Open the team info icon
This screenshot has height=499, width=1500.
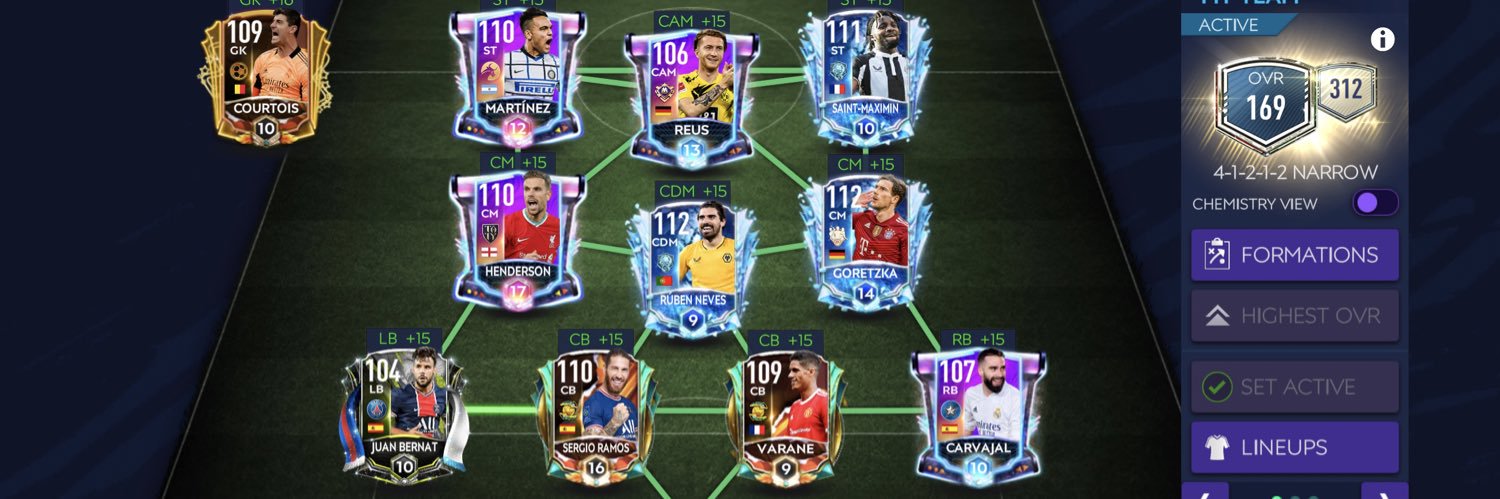1382,40
